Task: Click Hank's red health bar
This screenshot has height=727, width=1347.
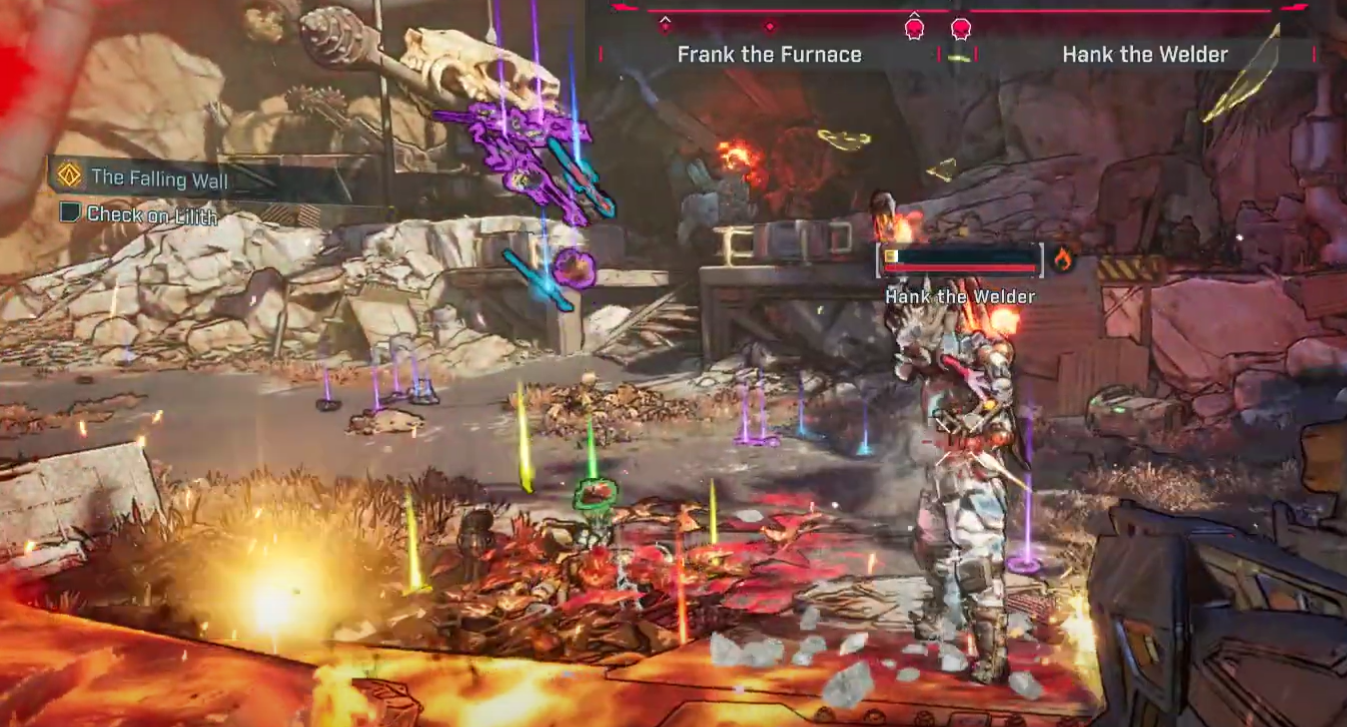Action: pos(959,268)
